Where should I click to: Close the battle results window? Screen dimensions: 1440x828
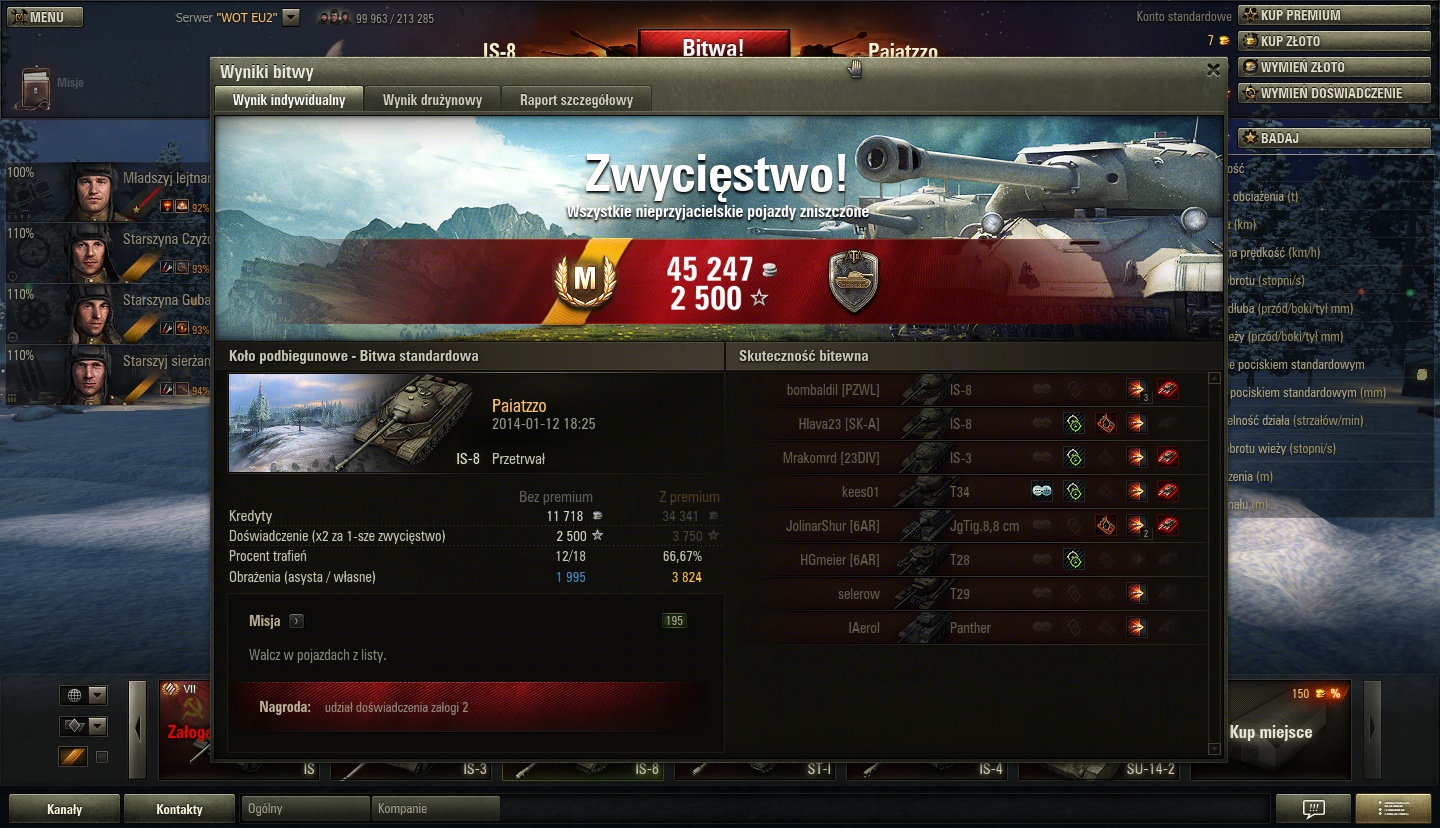[x=1213, y=70]
